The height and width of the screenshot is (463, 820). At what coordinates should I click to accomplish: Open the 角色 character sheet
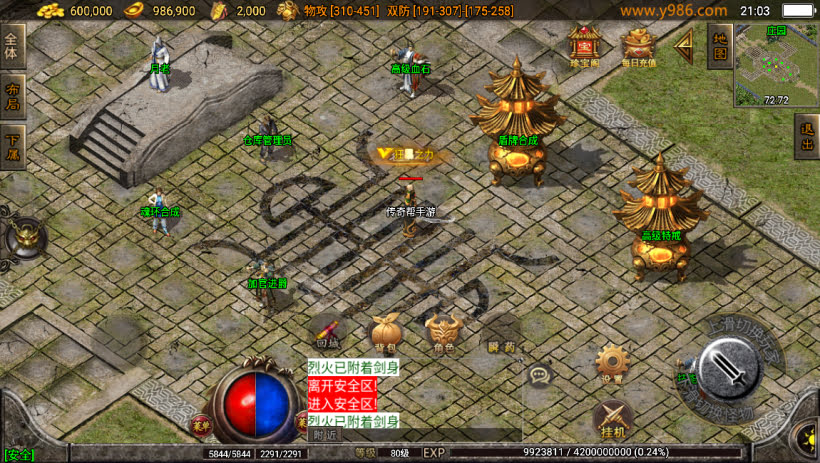pyautogui.click(x=442, y=331)
